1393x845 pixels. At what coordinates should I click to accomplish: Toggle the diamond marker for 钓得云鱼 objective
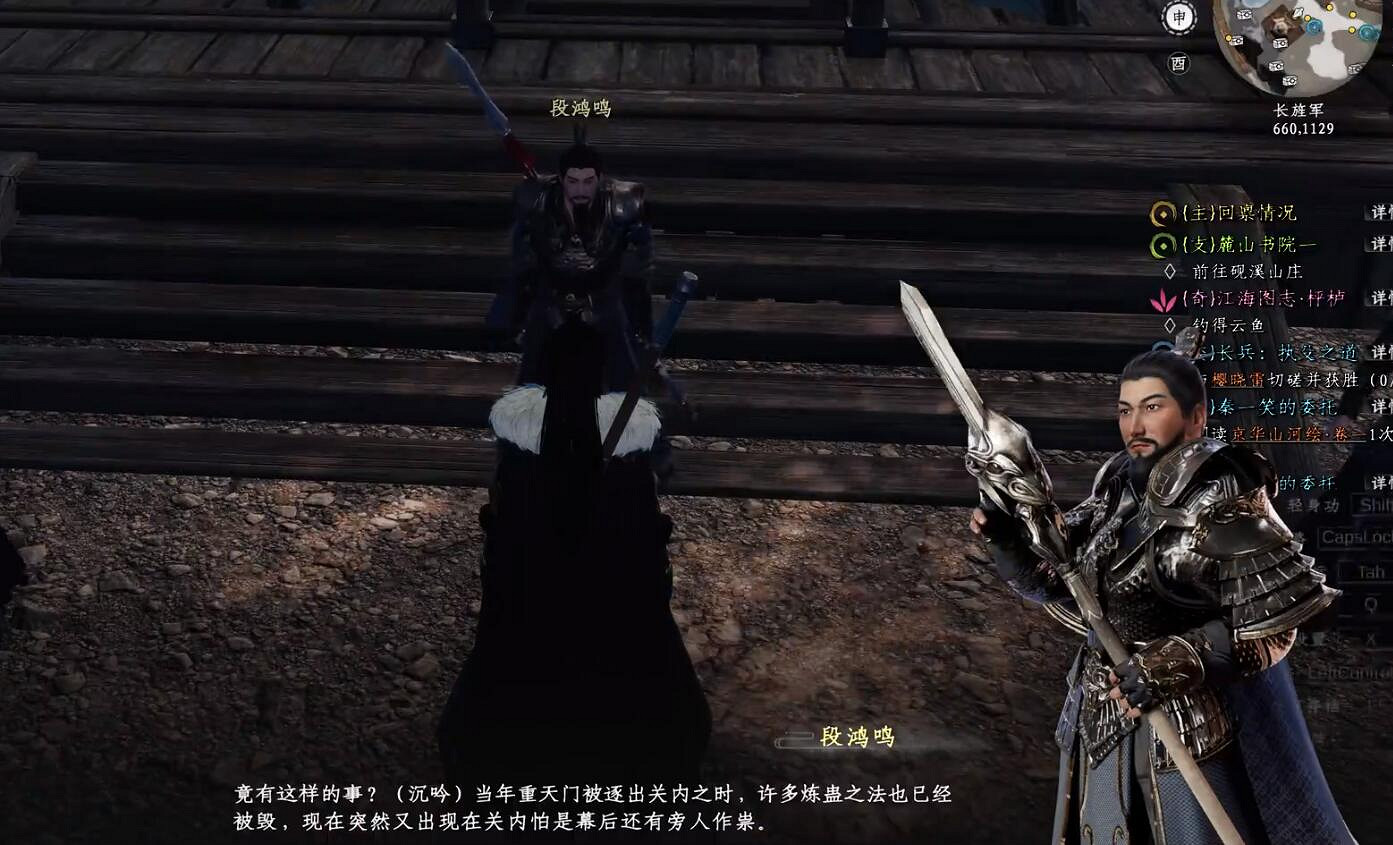[x=1169, y=324]
